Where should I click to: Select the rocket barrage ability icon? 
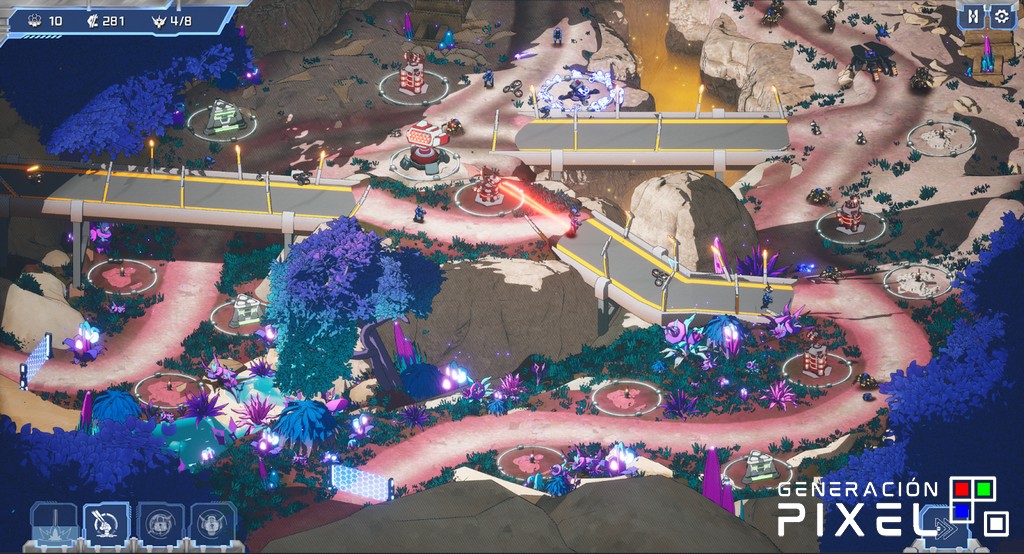[107, 524]
